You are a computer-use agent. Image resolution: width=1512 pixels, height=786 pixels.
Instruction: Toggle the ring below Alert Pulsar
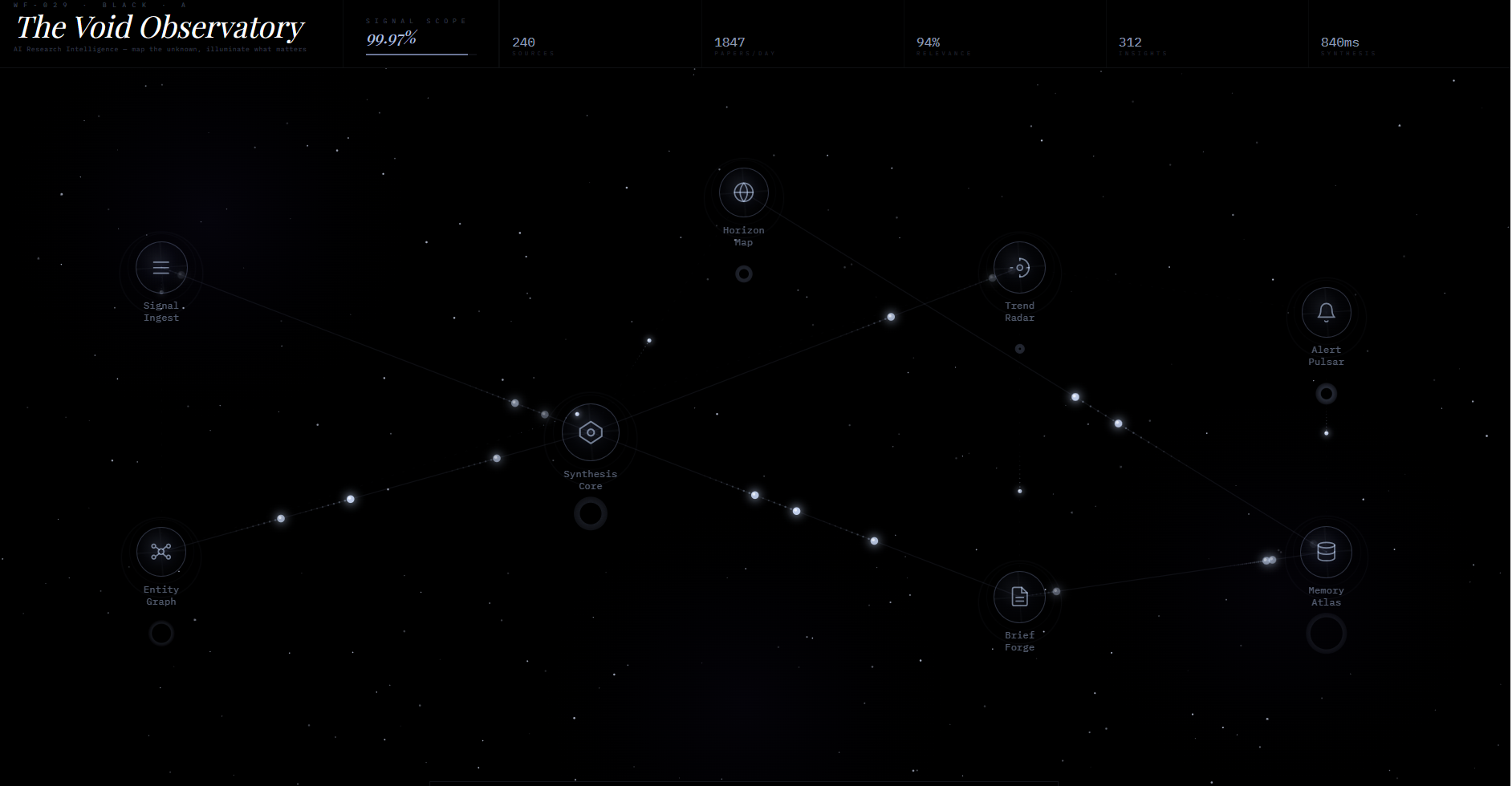tap(1326, 393)
